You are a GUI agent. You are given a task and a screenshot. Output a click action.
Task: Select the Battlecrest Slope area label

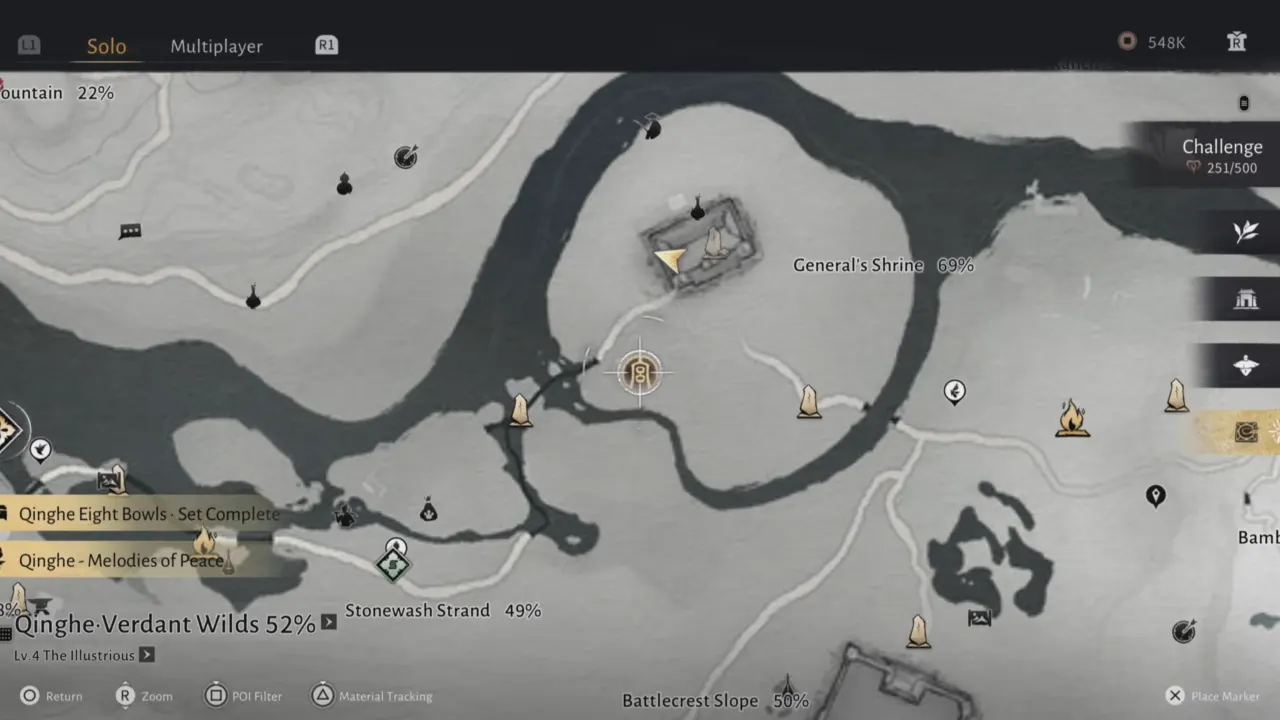[x=690, y=700]
